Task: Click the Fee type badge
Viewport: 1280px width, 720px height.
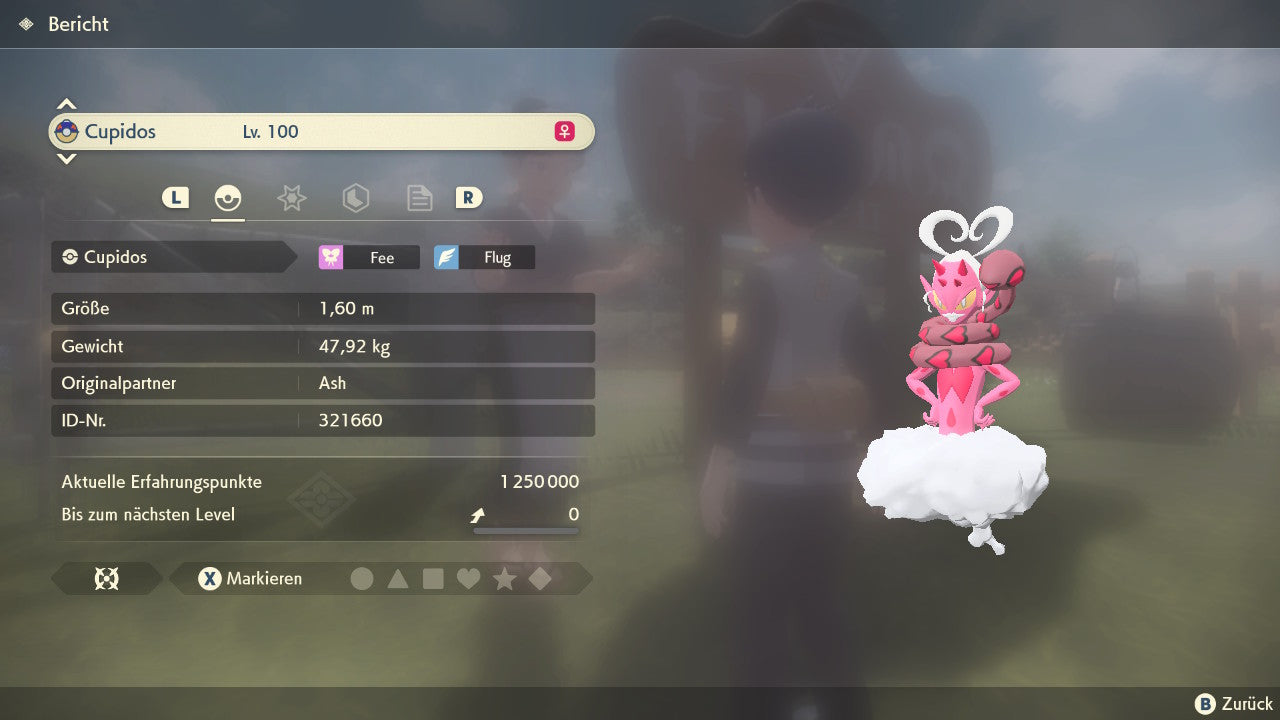Action: click(x=369, y=257)
